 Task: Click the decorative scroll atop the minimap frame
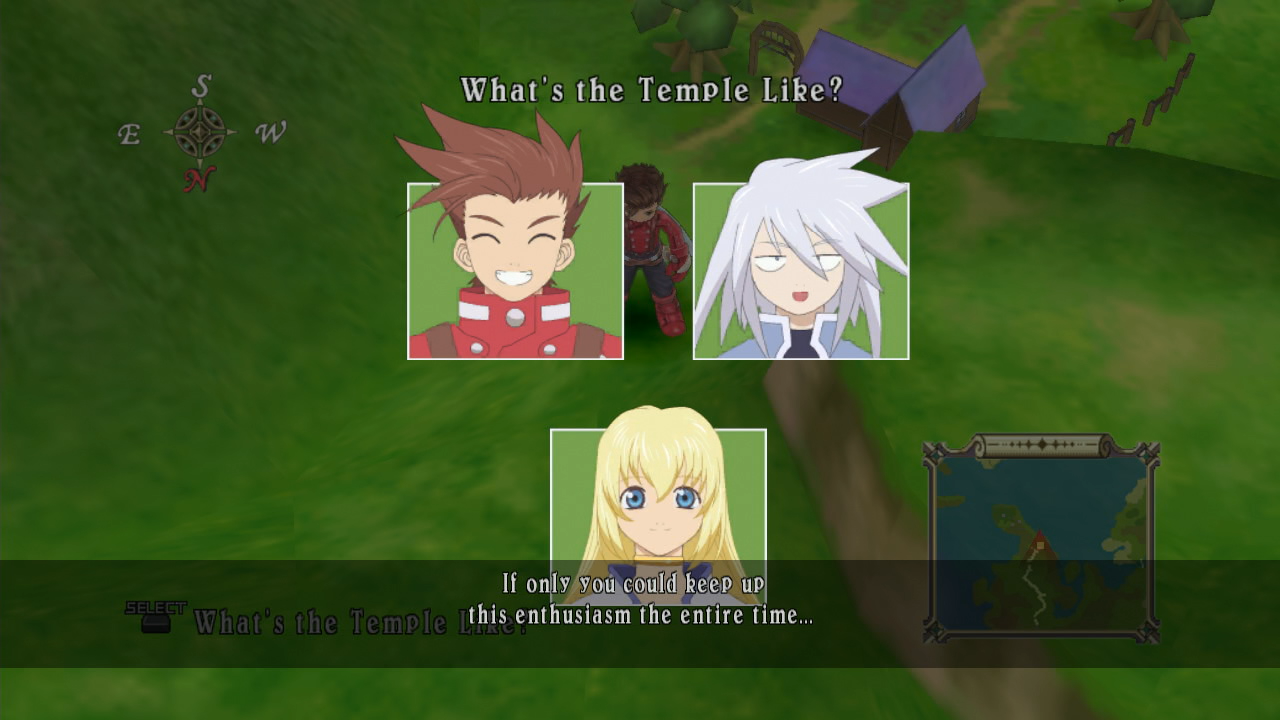1043,443
